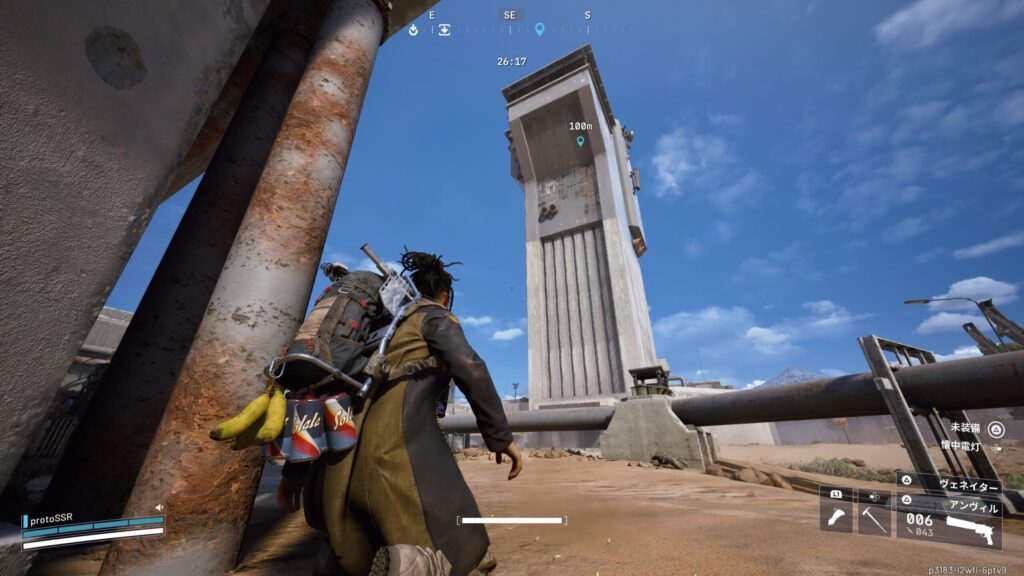The image size is (1024, 576).
Task: Click the speaker icon above the shield bar
Action: (159, 508)
